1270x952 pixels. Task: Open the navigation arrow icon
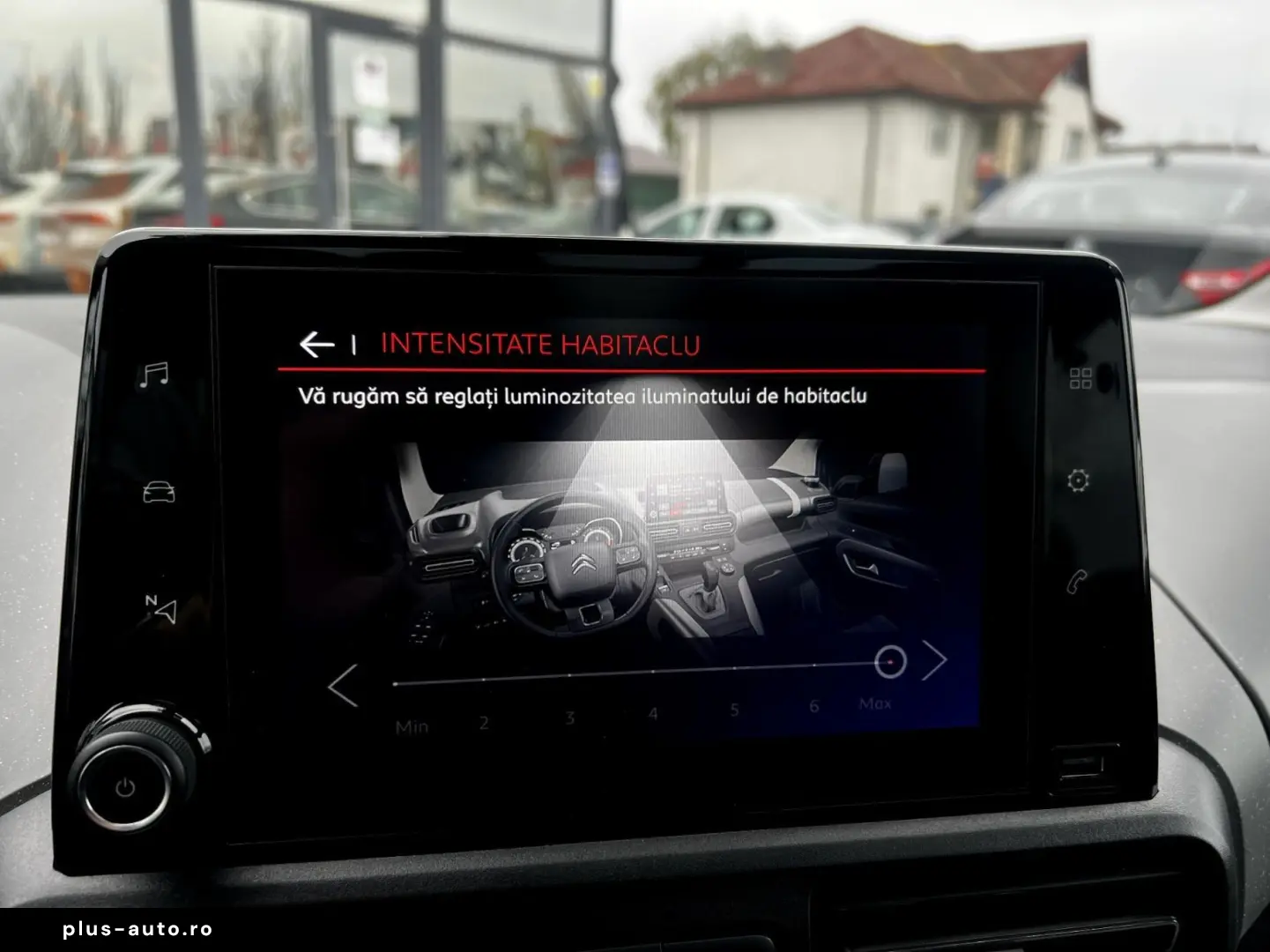click(x=160, y=608)
